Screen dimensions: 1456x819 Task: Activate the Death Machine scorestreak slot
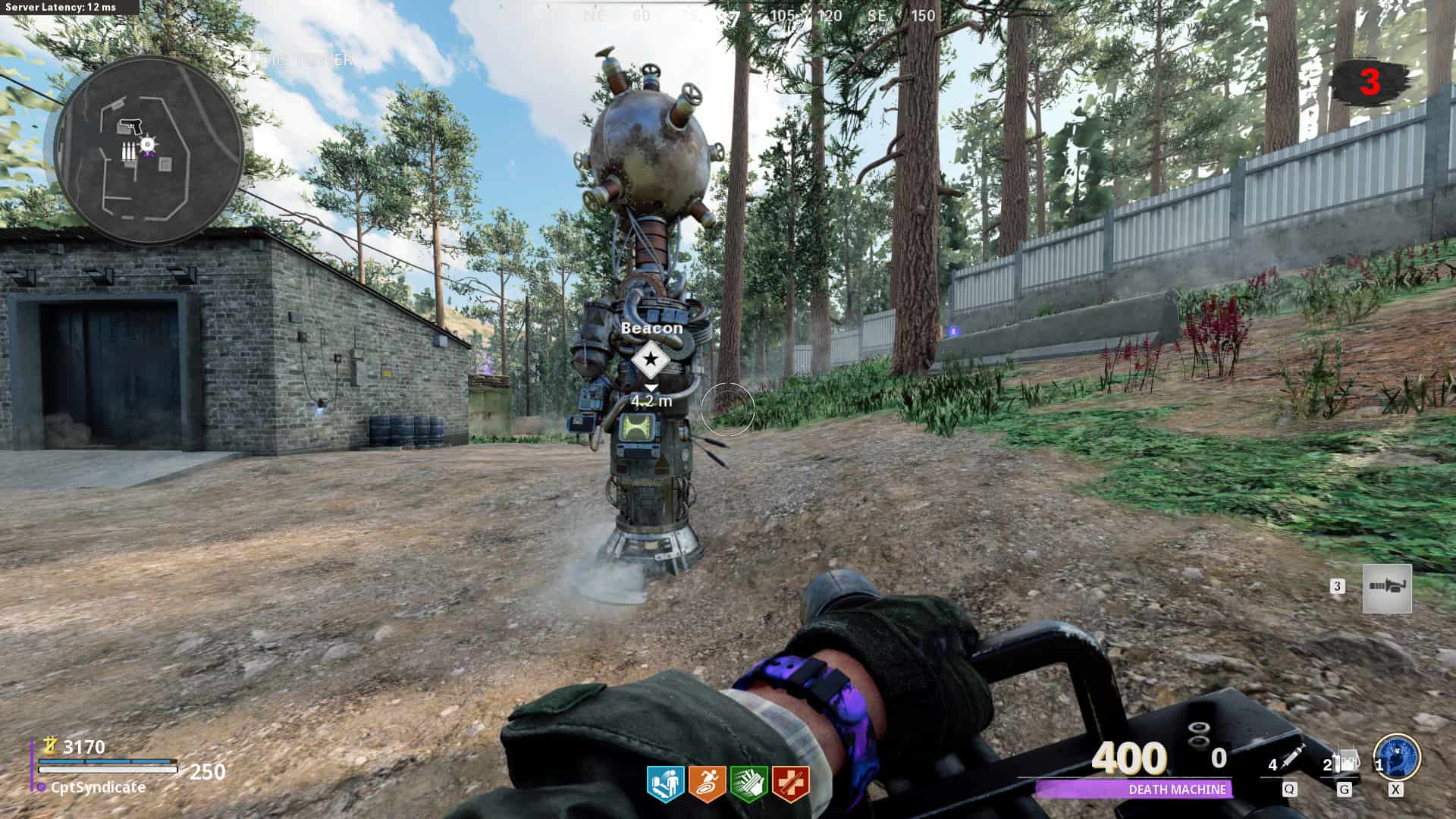pos(1387,588)
